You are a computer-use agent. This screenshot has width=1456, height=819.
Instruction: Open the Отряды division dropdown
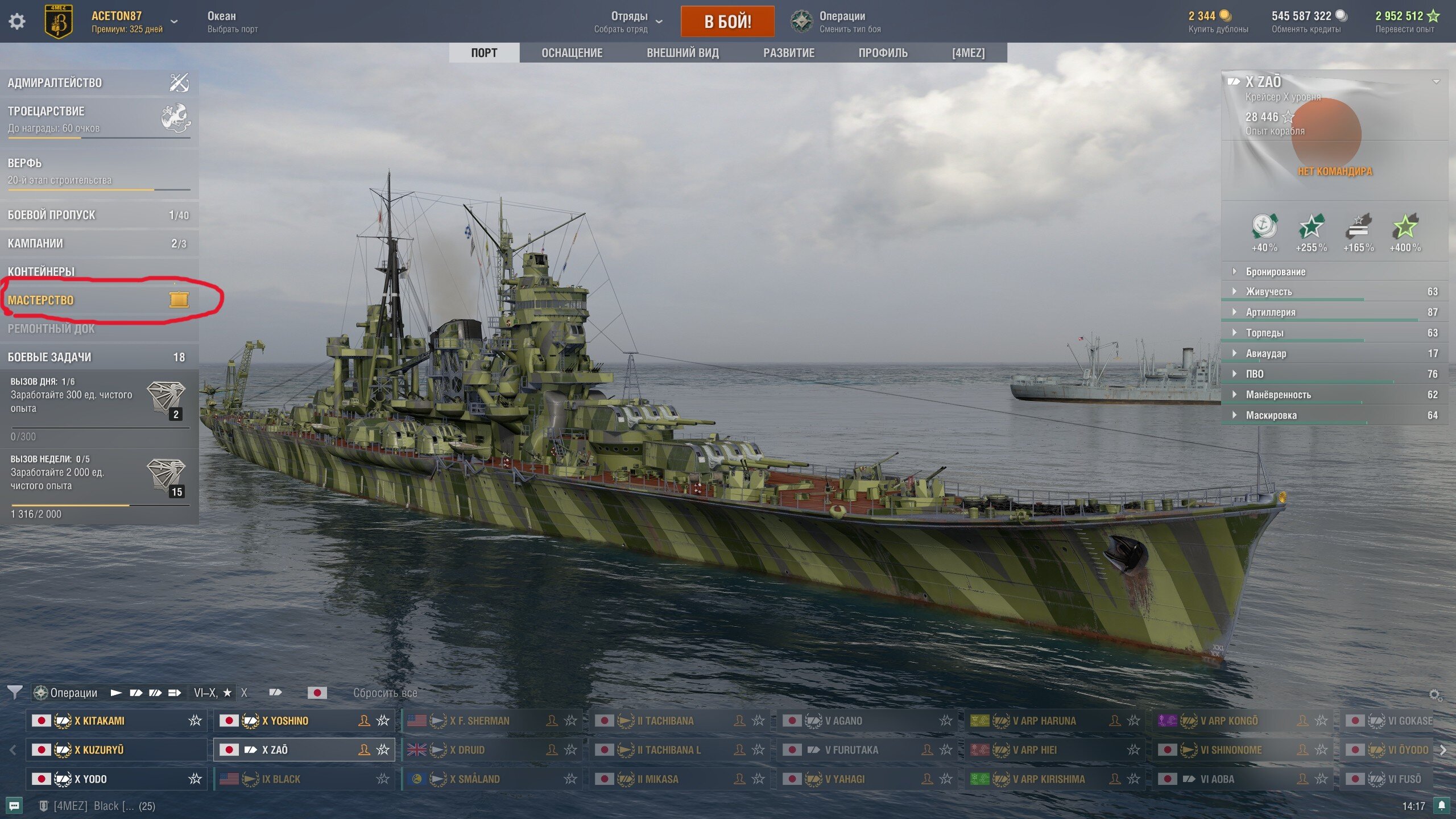pyautogui.click(x=628, y=22)
